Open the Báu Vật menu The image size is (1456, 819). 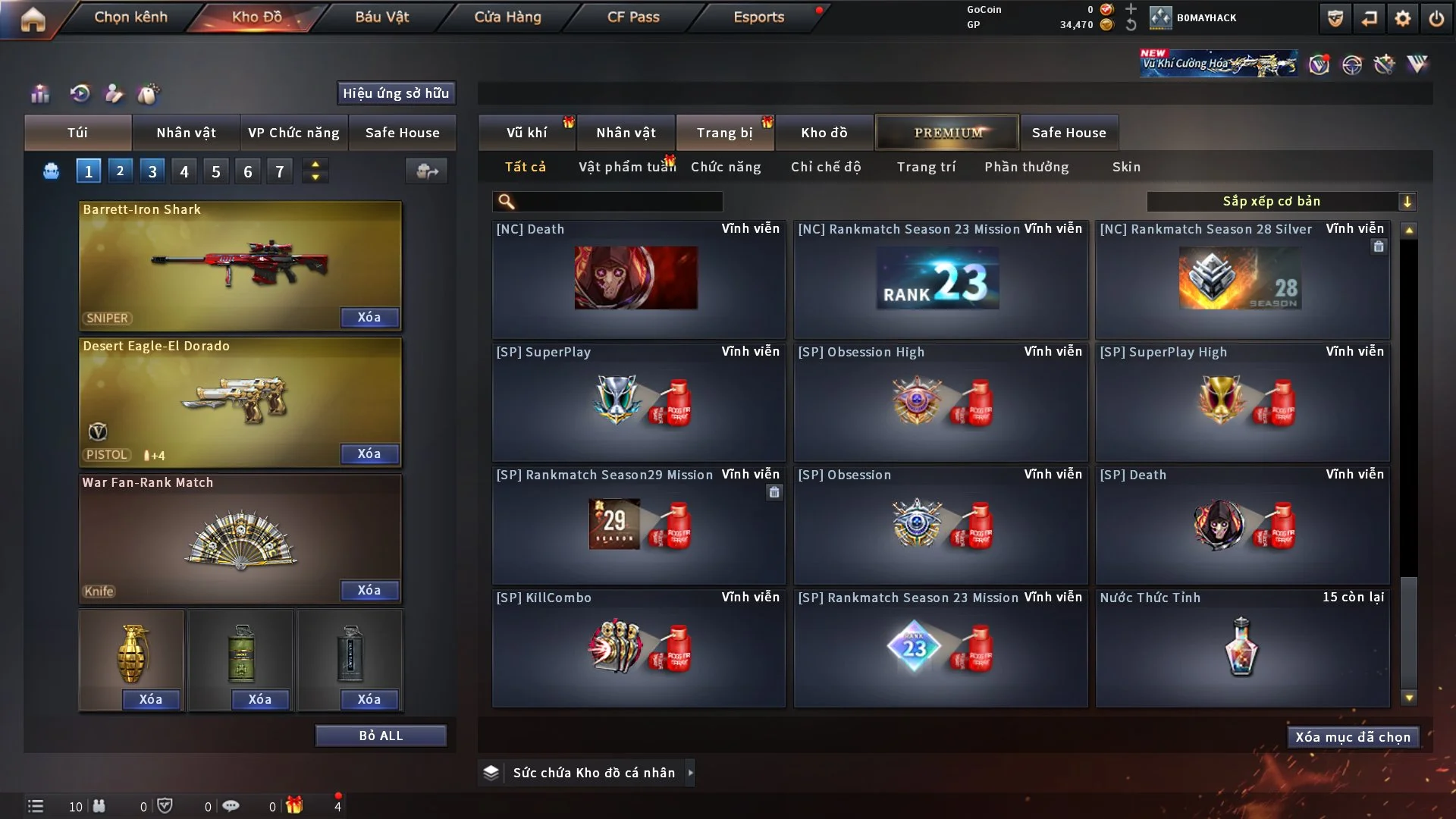(381, 17)
